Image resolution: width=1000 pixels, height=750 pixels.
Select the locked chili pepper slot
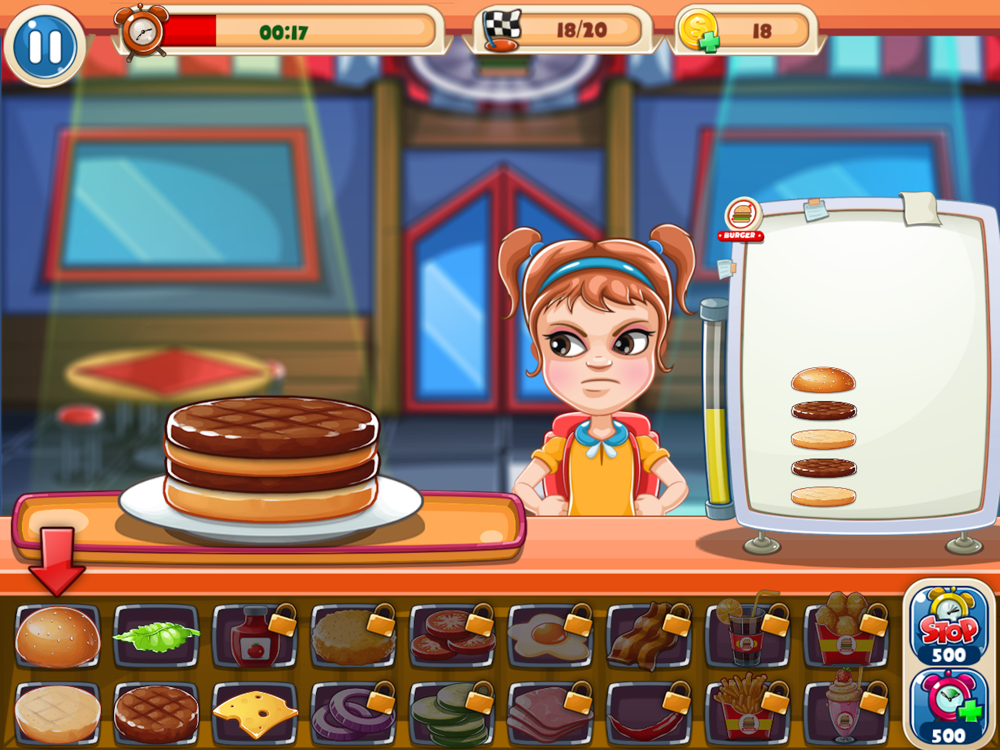pos(649,714)
